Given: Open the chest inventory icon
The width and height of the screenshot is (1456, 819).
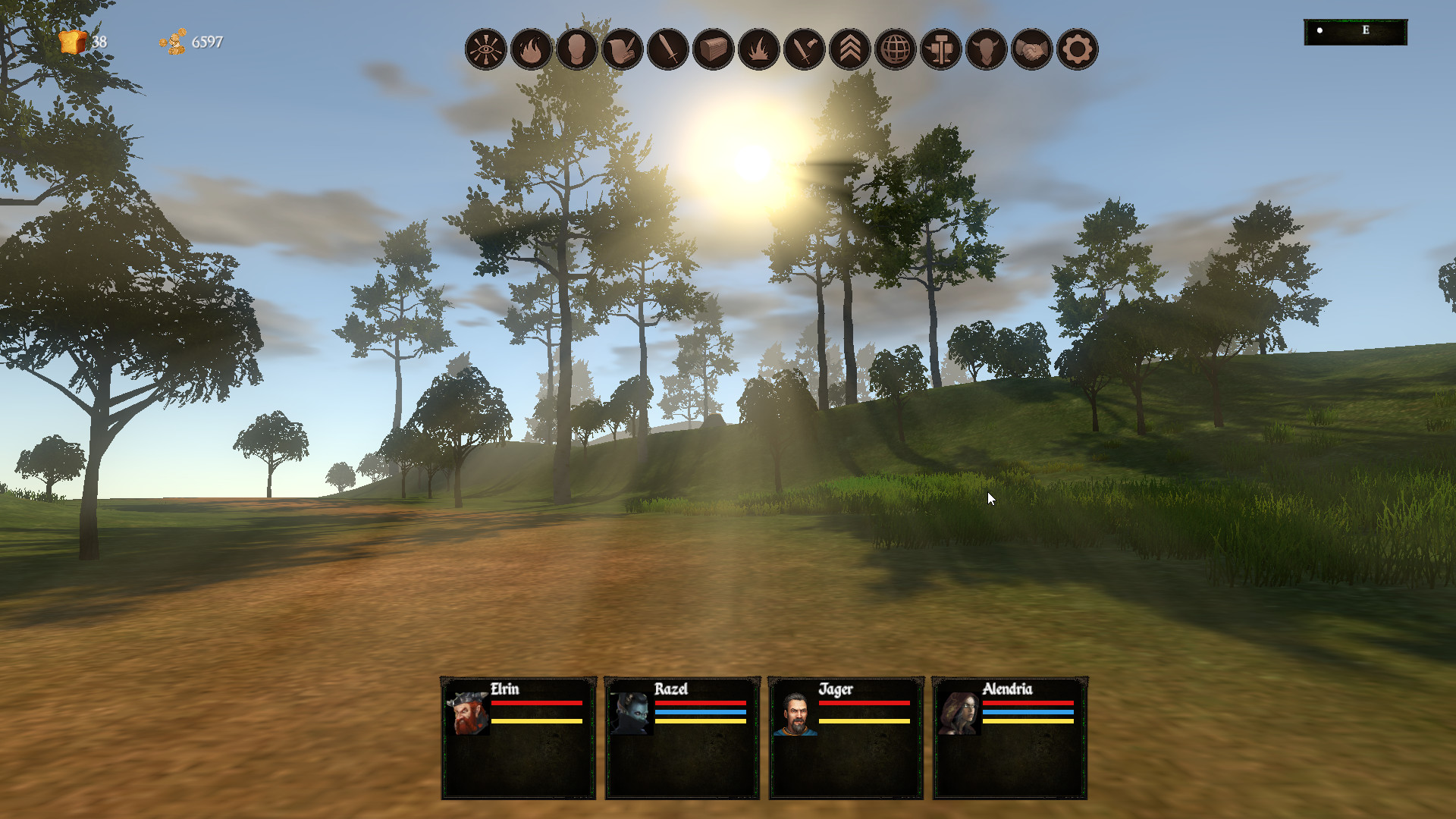Looking at the screenshot, I should (714, 49).
